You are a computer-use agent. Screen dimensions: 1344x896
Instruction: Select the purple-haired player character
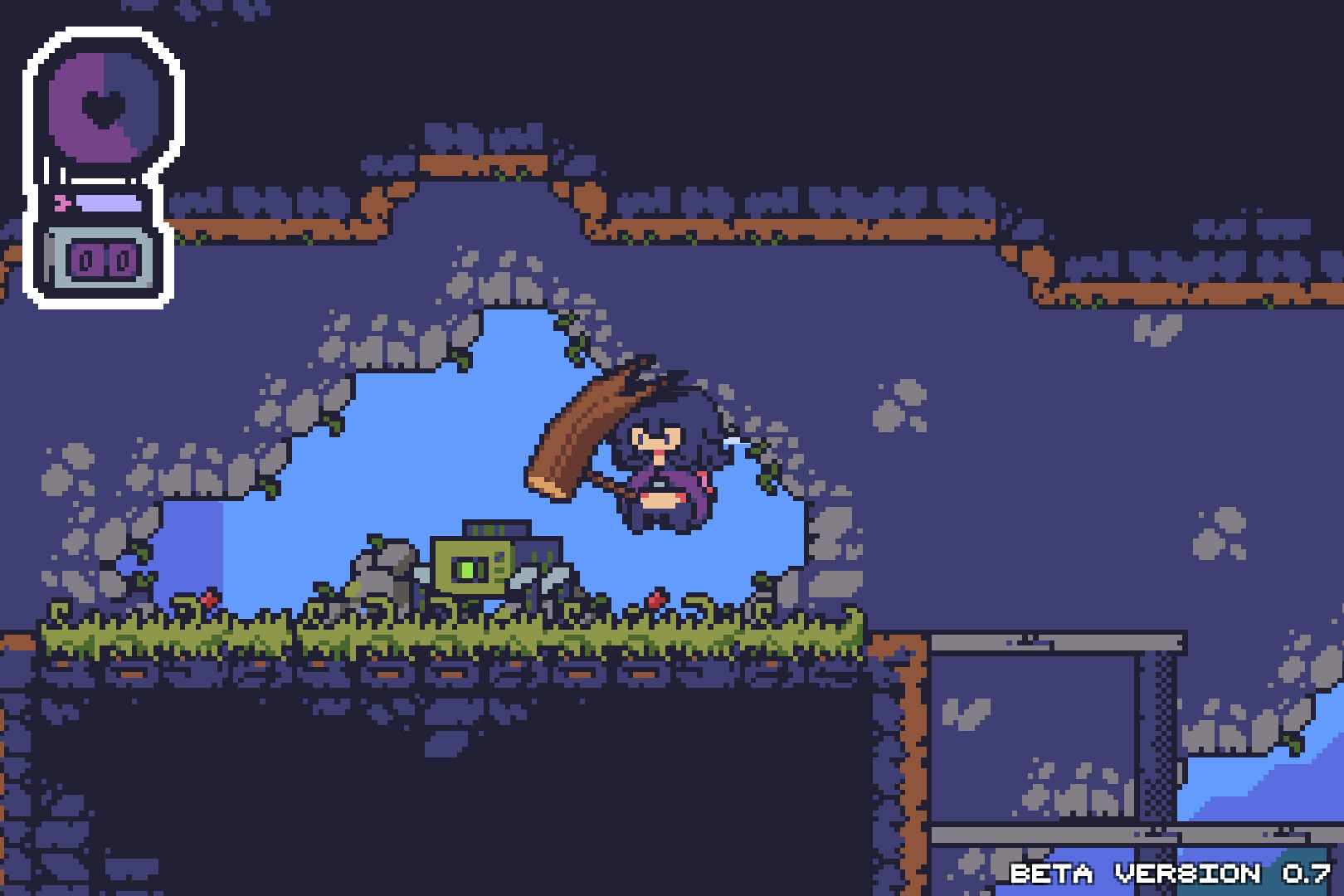click(660, 465)
